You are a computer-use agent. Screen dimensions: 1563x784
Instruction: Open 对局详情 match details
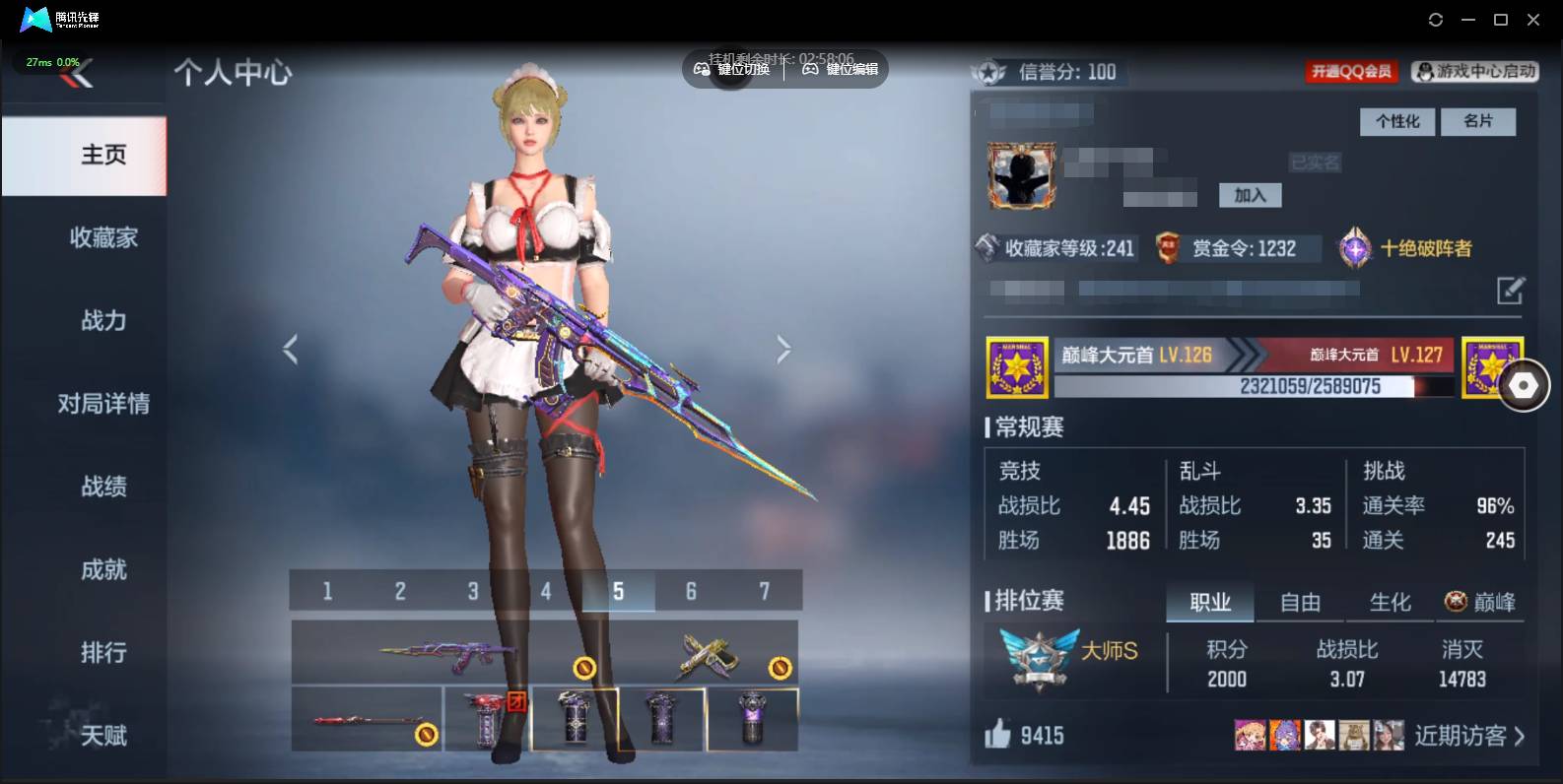[103, 403]
